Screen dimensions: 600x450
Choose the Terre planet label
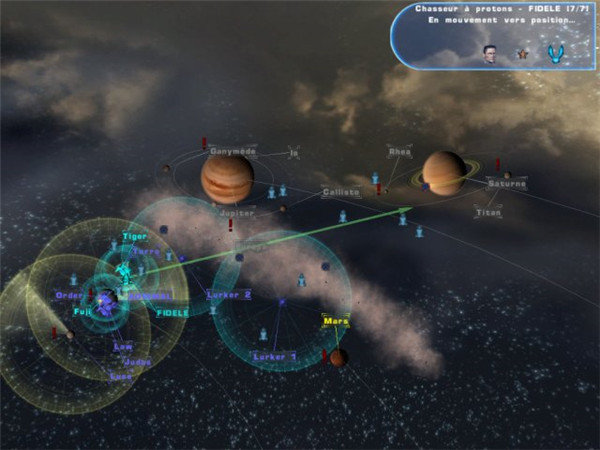146,251
